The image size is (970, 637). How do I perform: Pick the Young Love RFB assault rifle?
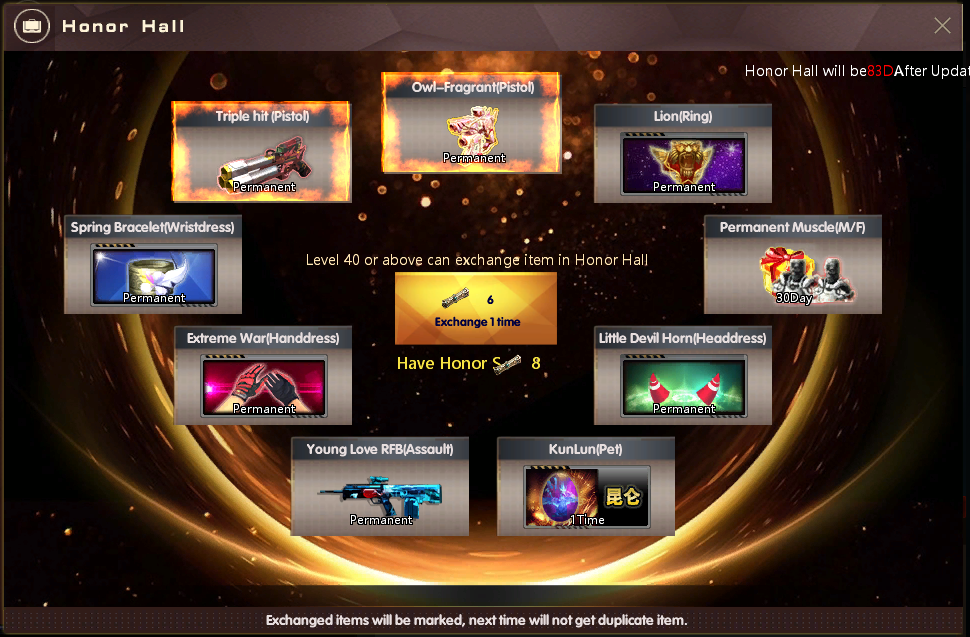380,486
